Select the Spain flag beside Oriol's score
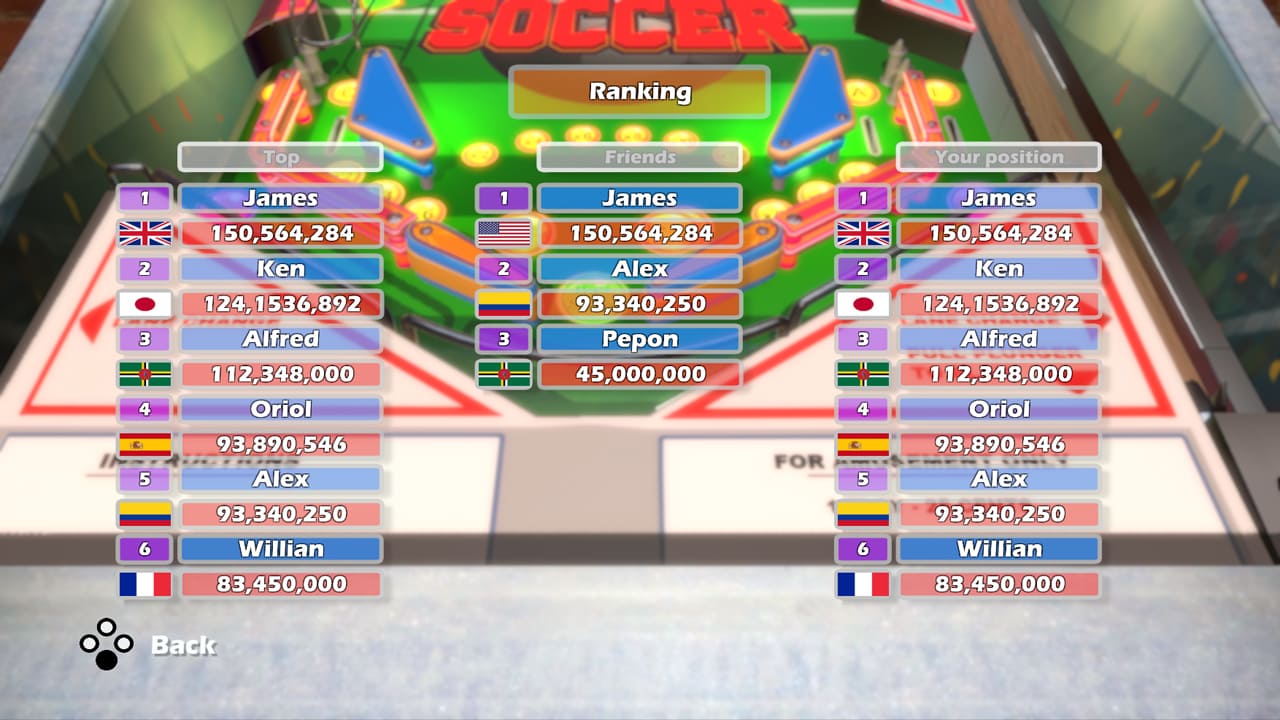The width and height of the screenshot is (1280, 720). tap(144, 444)
